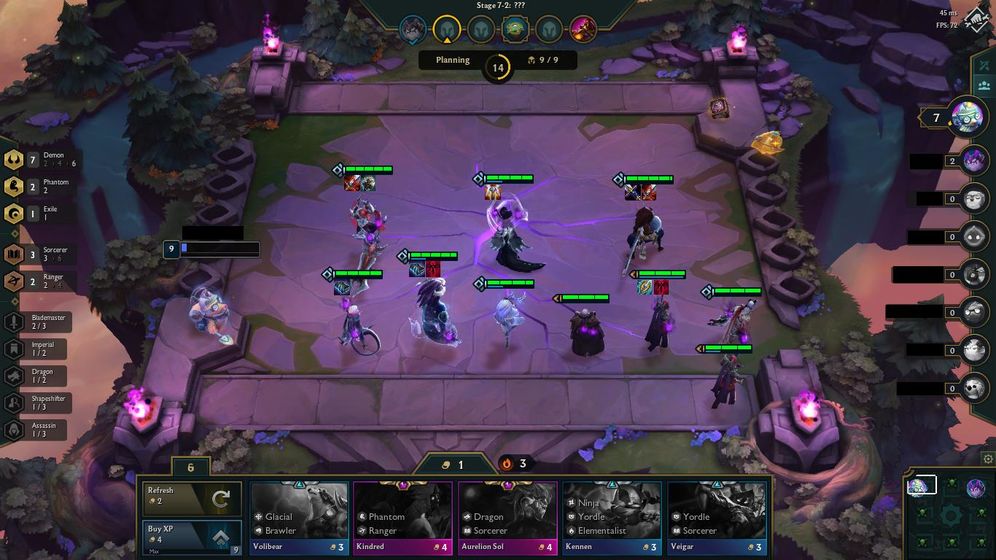996x560 pixels.
Task: Purchase the Veigar champion card
Action: click(716, 517)
